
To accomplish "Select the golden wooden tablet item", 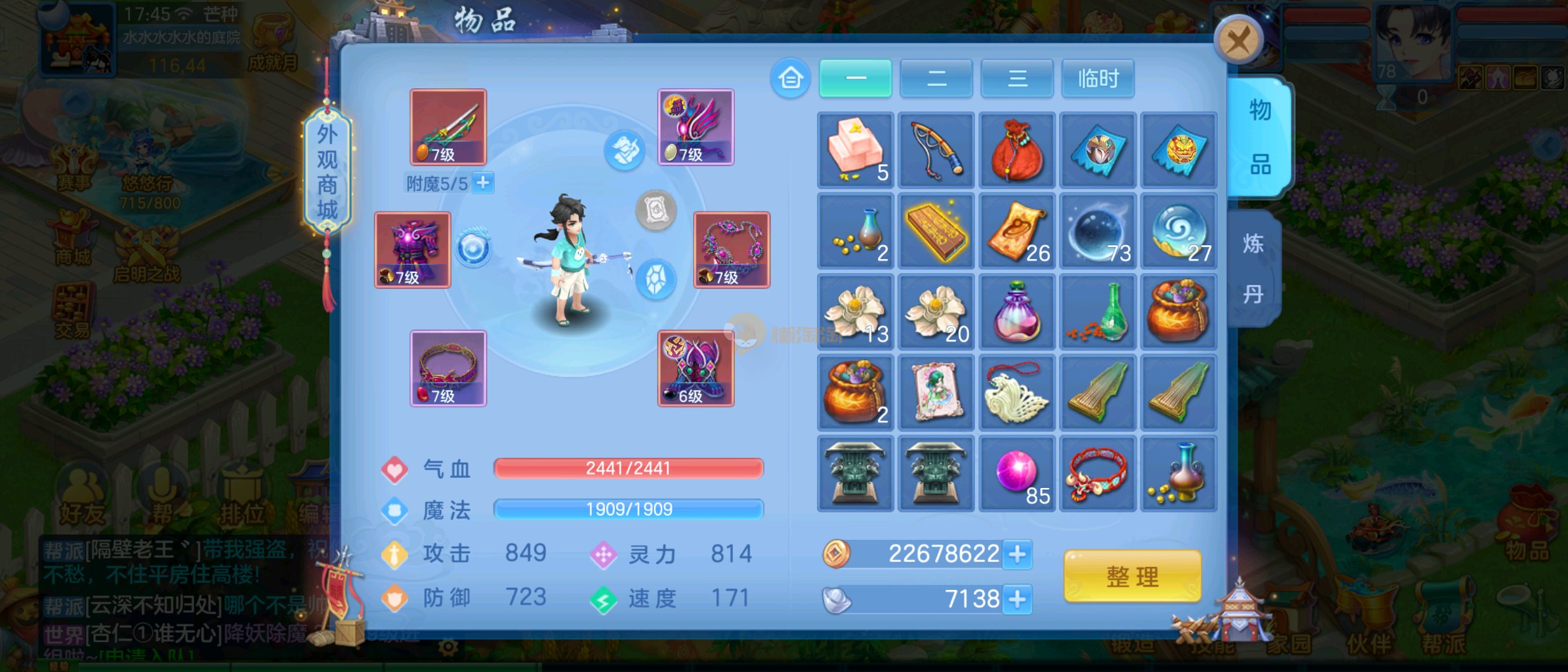I will (936, 231).
